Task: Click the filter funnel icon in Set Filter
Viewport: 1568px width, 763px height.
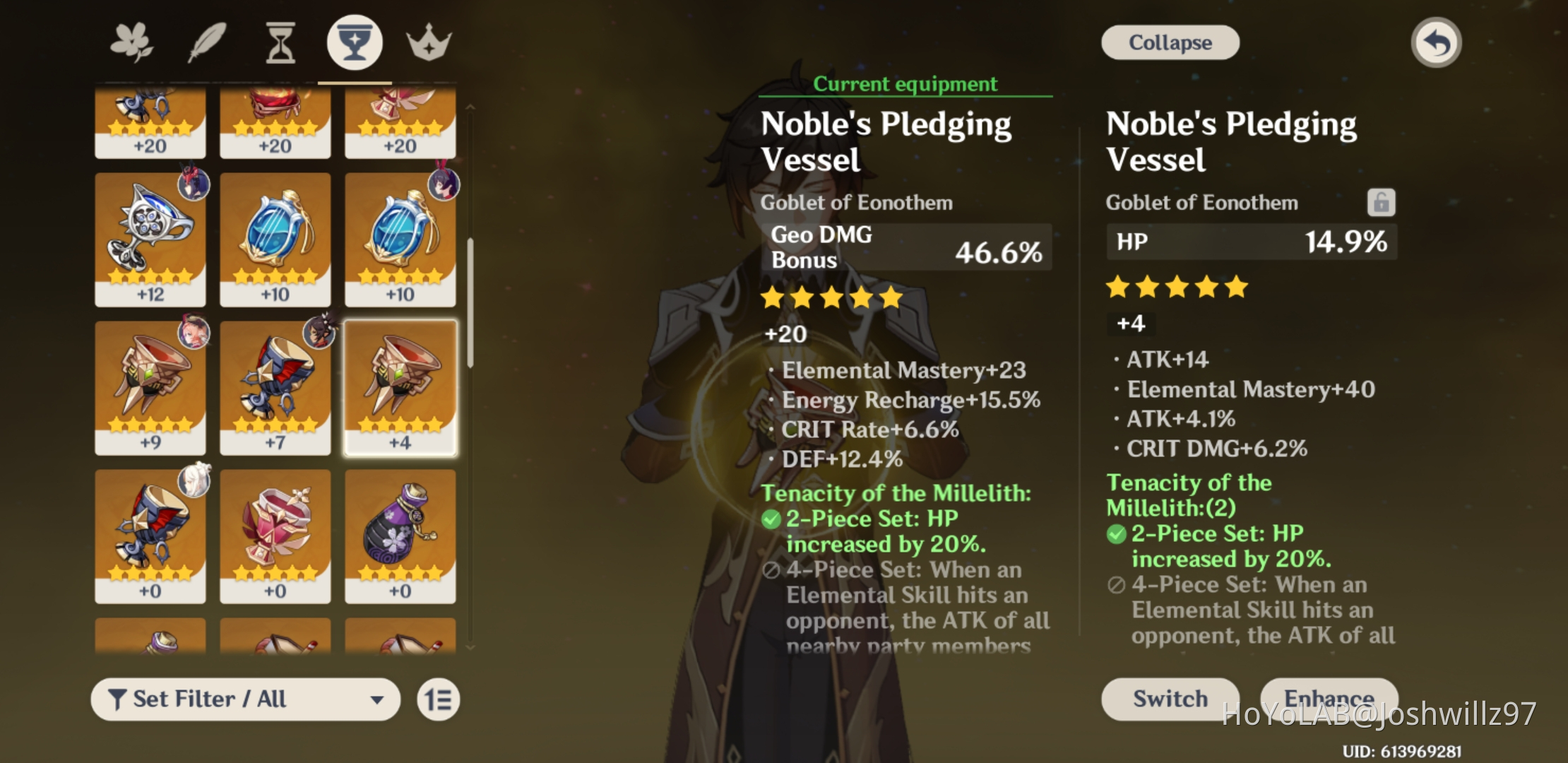Action: (118, 699)
